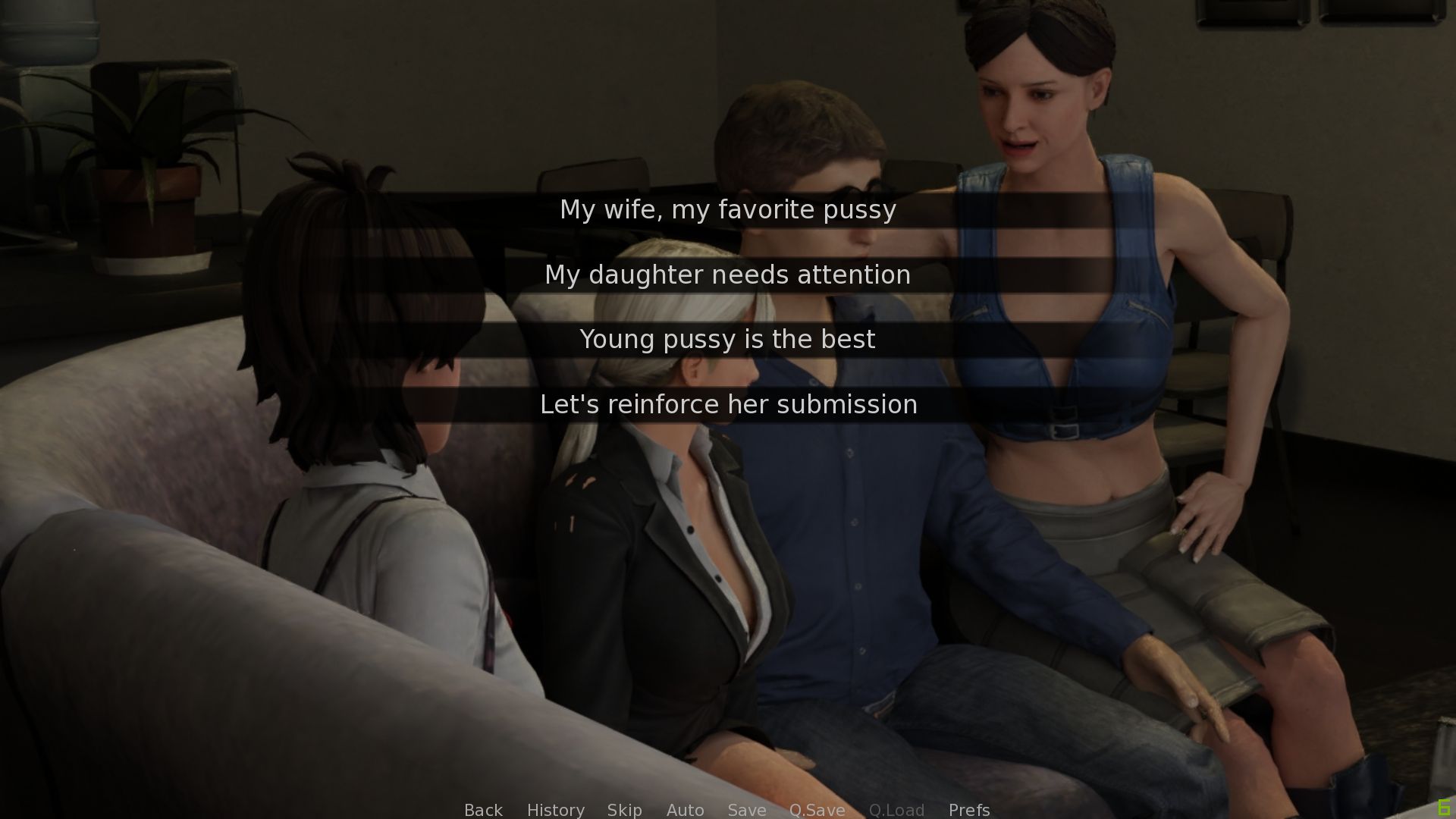
Task: Pick "Young pussy is the best" option
Action: point(728,340)
